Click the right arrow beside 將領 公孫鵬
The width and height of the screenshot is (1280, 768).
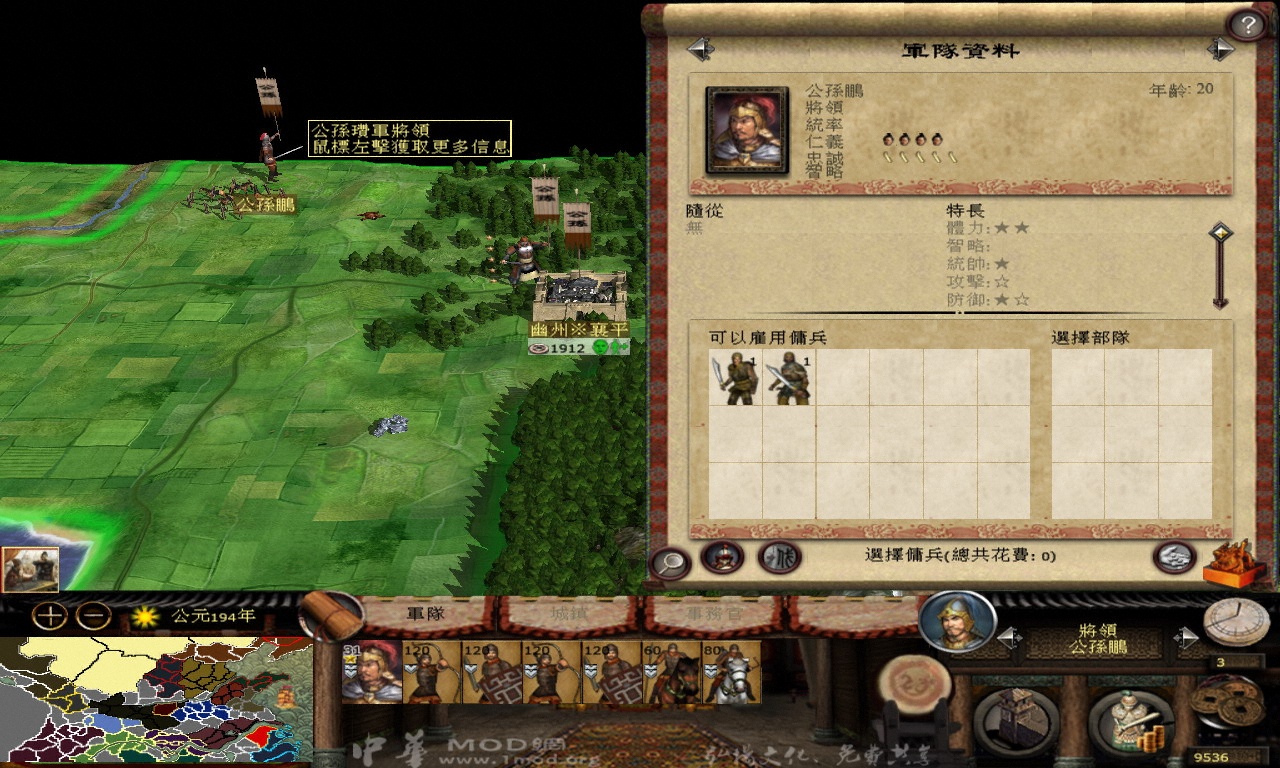click(1187, 637)
